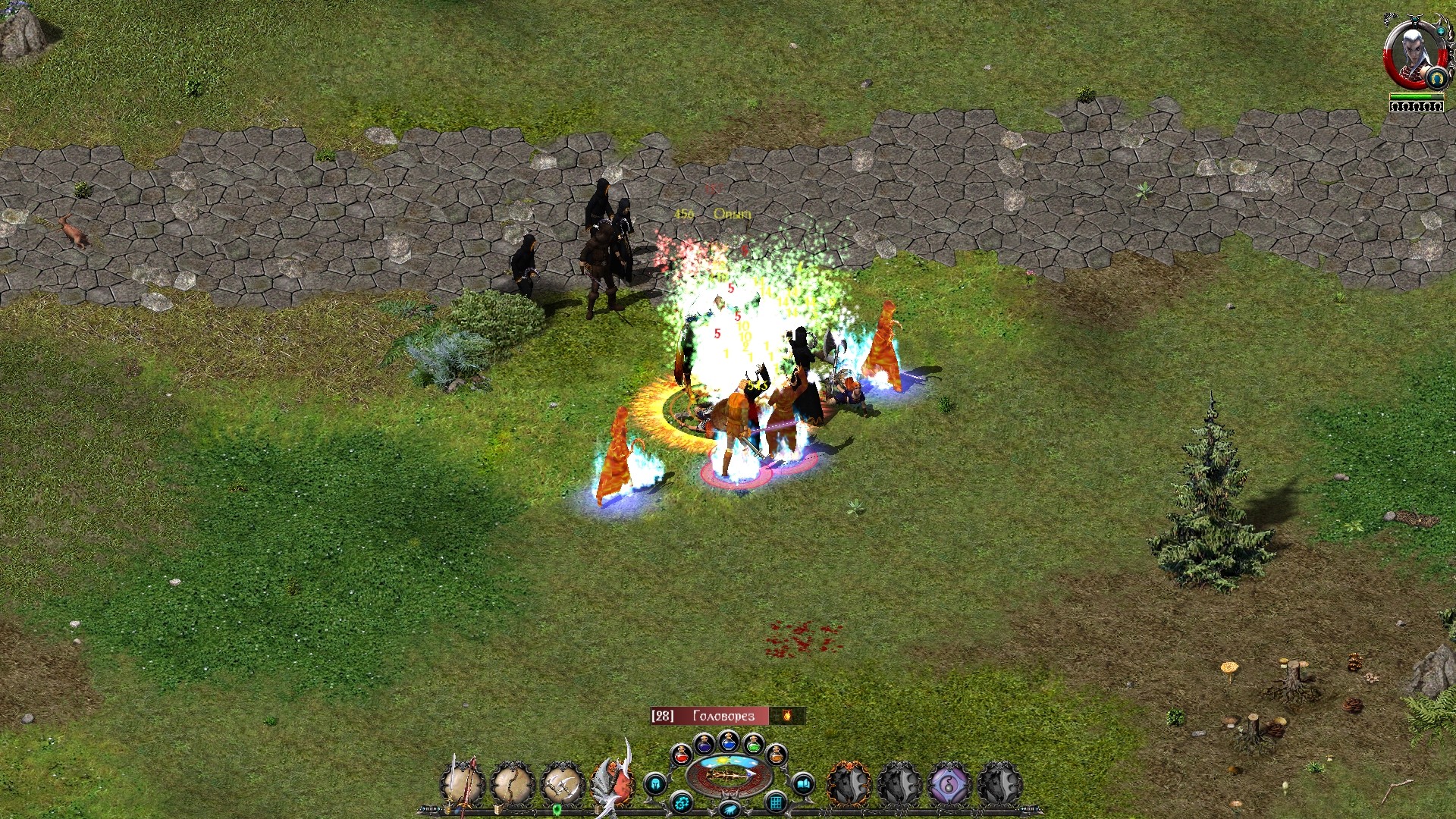Select the chain whip weapon slot
The width and height of the screenshot is (1456, 819).
pyautogui.click(x=513, y=783)
